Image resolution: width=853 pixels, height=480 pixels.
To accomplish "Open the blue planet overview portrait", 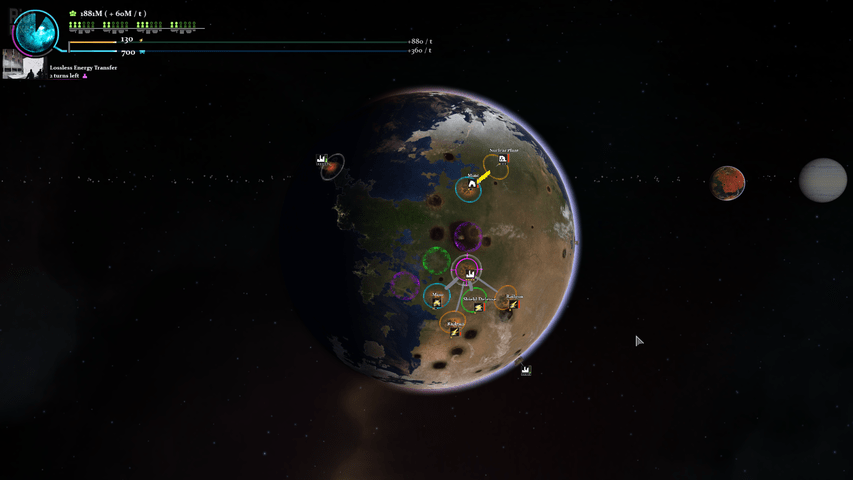I will [37, 32].
